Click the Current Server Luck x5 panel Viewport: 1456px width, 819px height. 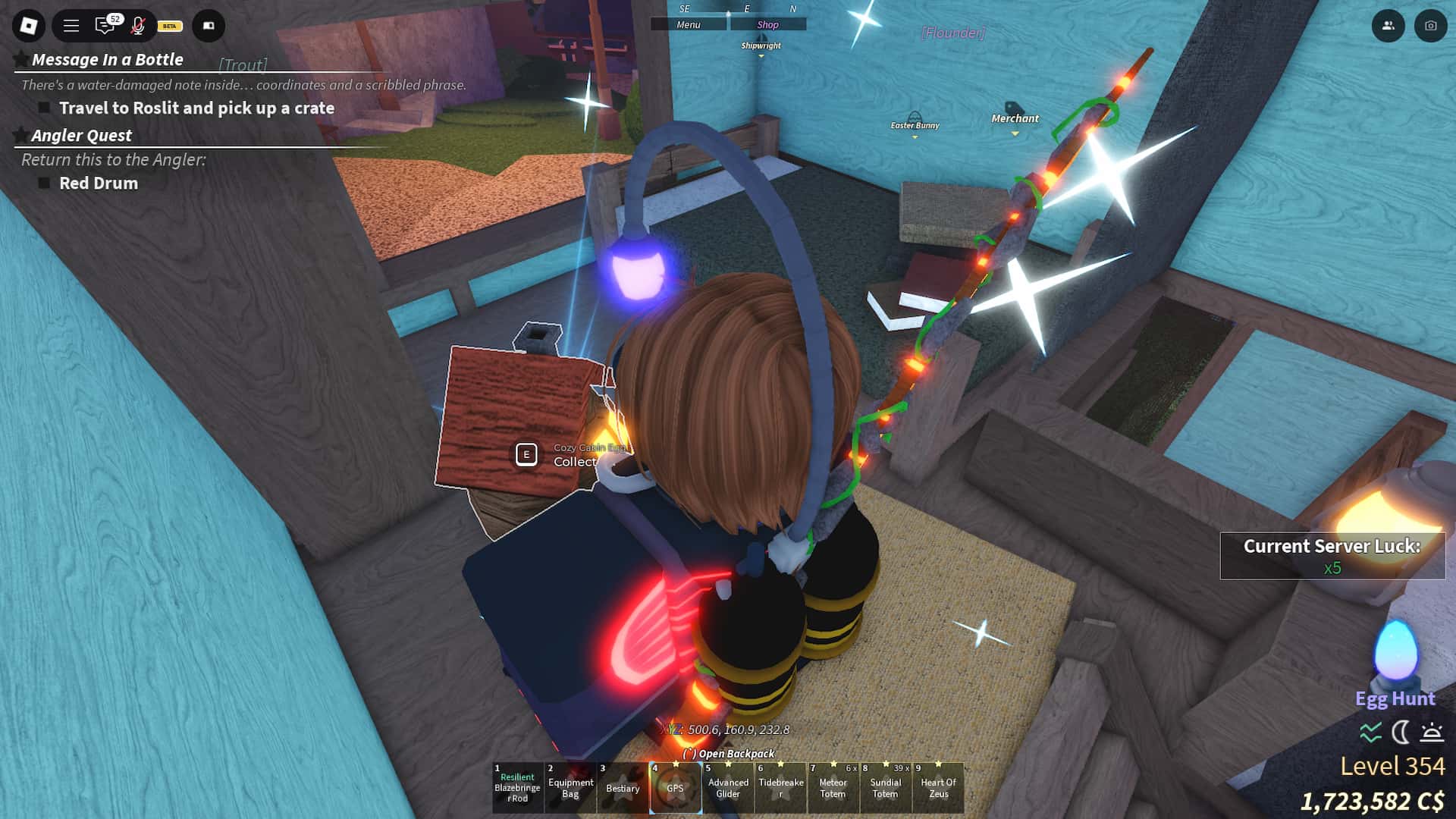coord(1332,556)
